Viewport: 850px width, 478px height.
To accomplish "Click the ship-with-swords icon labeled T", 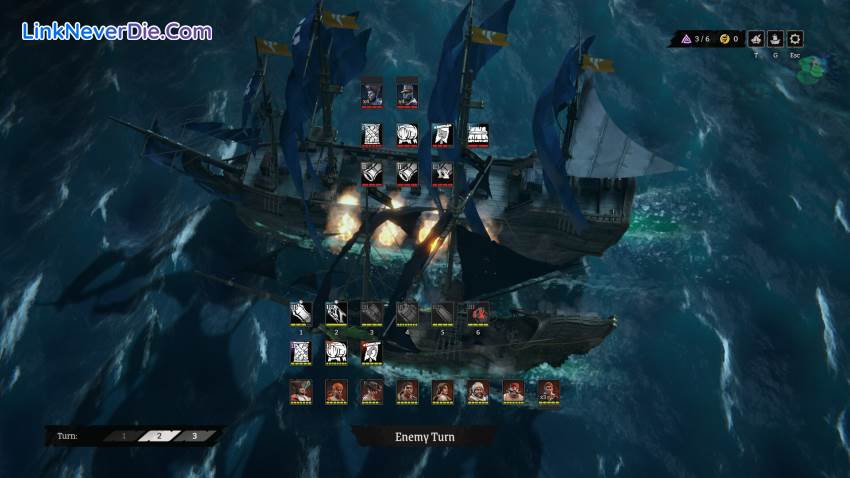I will click(x=755, y=39).
